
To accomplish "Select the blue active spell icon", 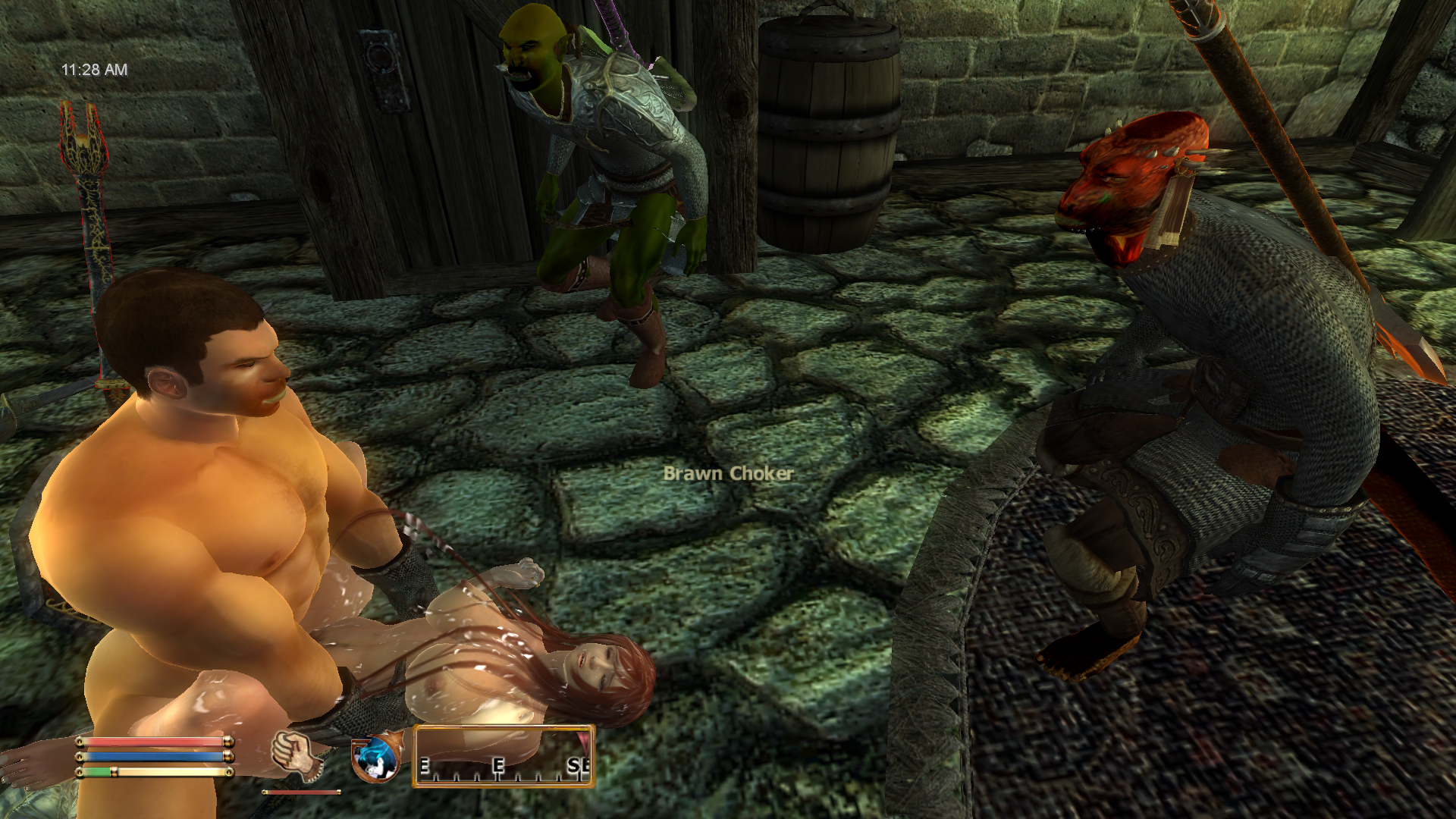I will pyautogui.click(x=375, y=758).
